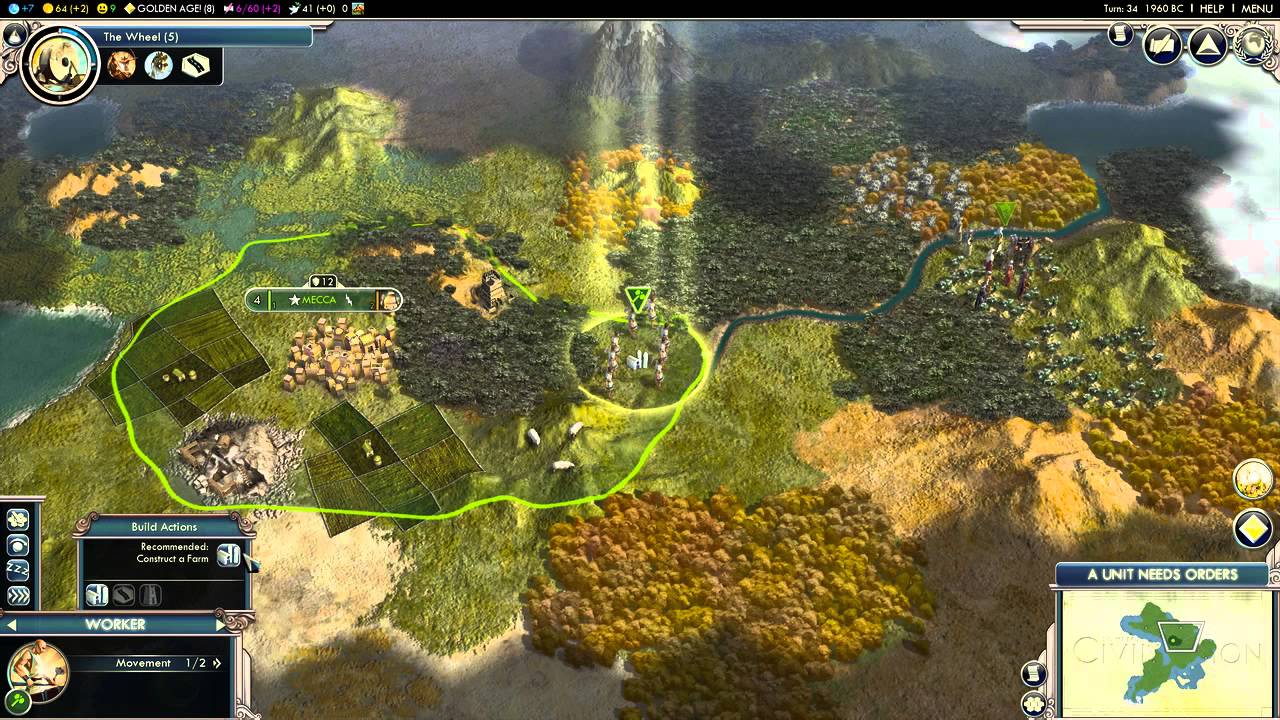The height and width of the screenshot is (720, 1280).
Task: Open the game MENU
Action: (1256, 8)
